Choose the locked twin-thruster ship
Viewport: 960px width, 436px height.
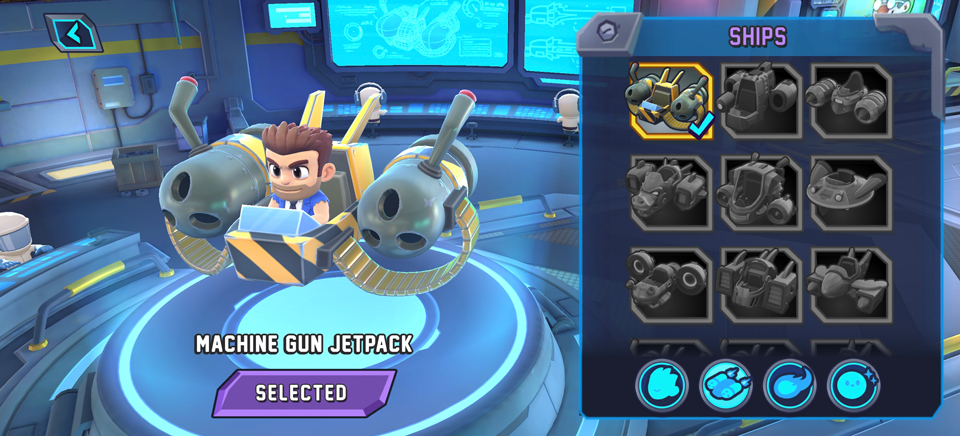click(x=850, y=100)
